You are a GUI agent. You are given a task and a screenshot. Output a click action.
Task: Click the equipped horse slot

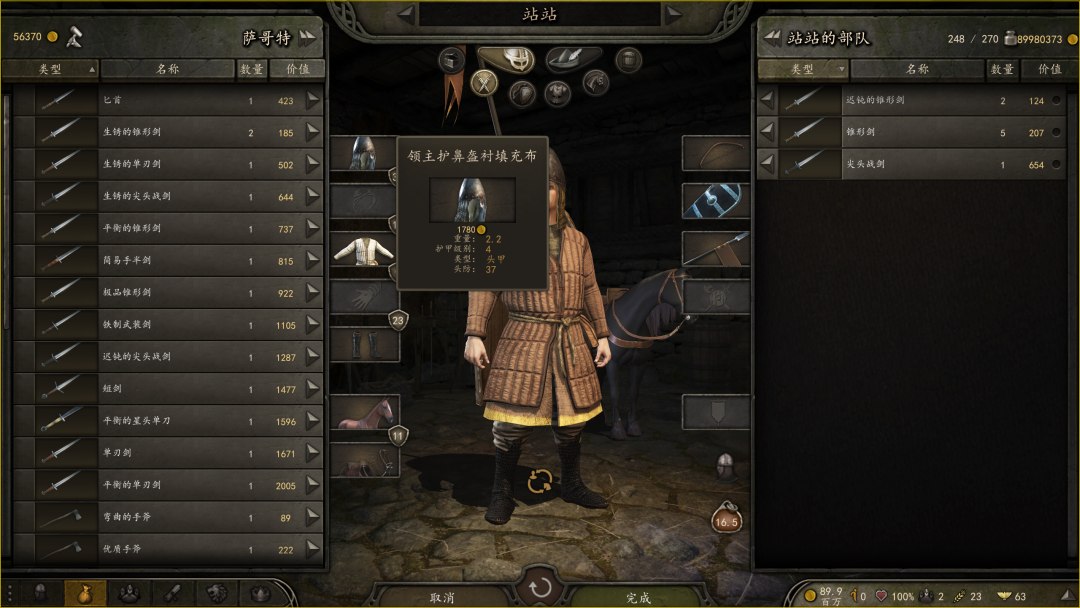pos(363,412)
